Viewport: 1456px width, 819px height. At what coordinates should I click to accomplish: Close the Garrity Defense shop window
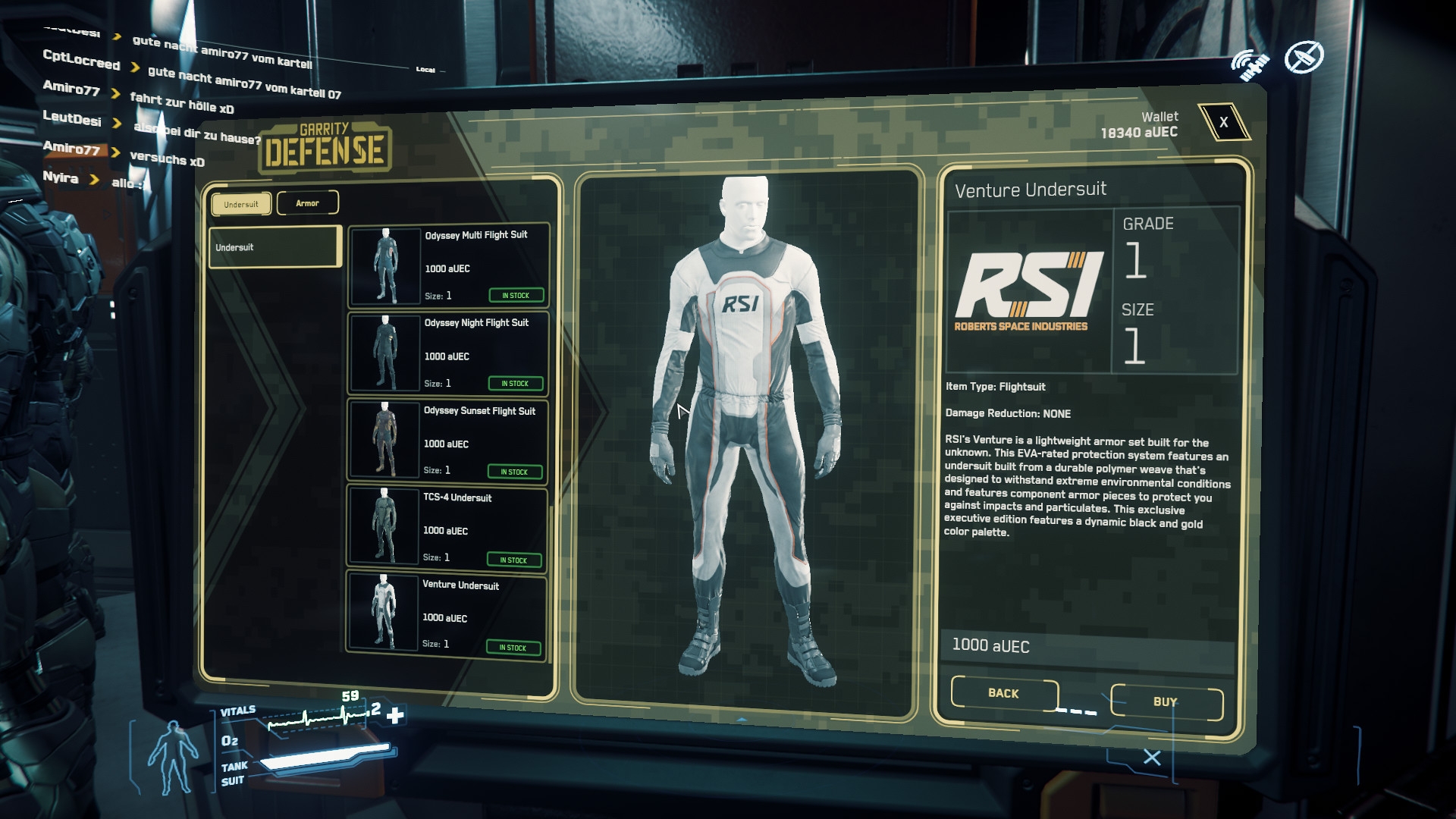[x=1223, y=122]
